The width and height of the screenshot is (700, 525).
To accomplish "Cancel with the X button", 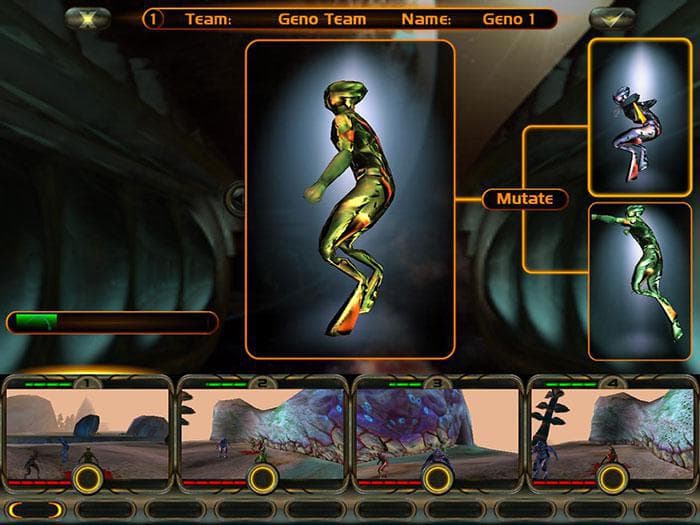I will [87, 18].
